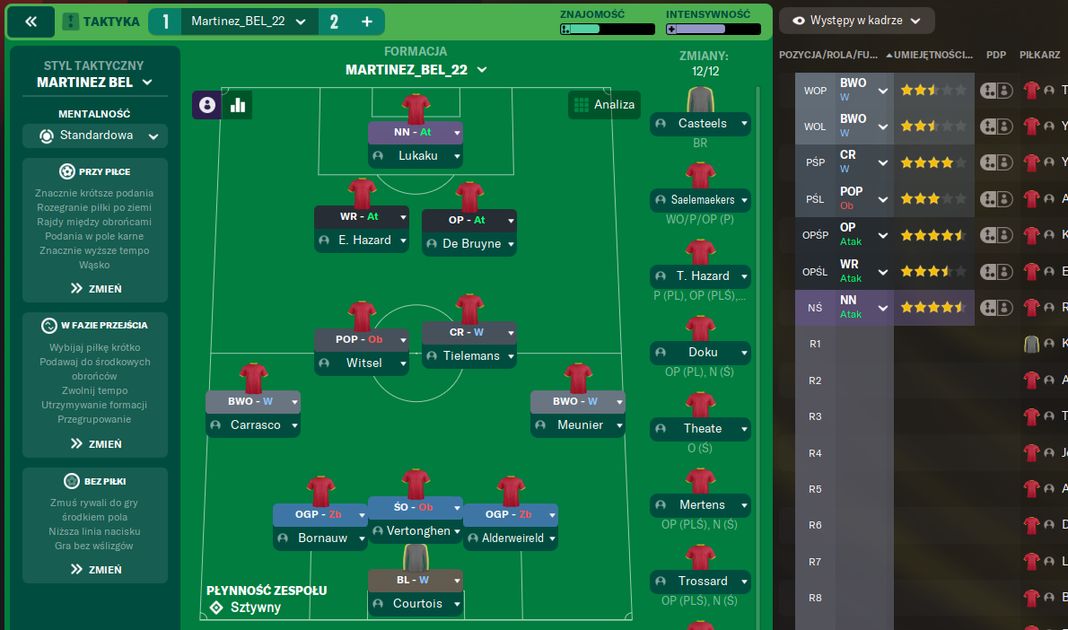Viewport: 1068px width, 630px height.
Task: Open the Występy w kadrze view dropdown
Action: tap(855, 21)
